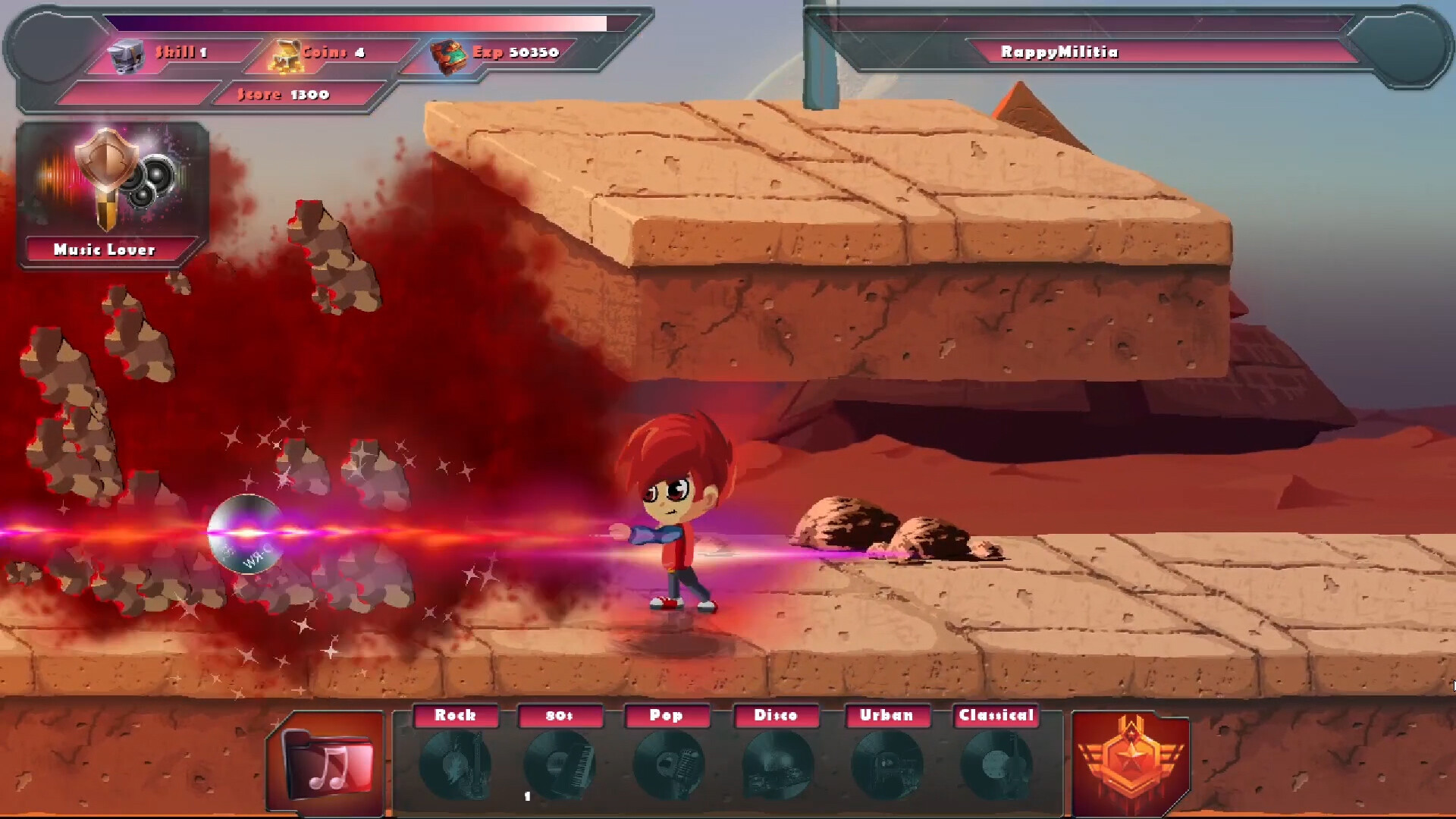Image resolution: width=1456 pixels, height=819 pixels.
Task: Choose the 80s music record
Action: 560,763
